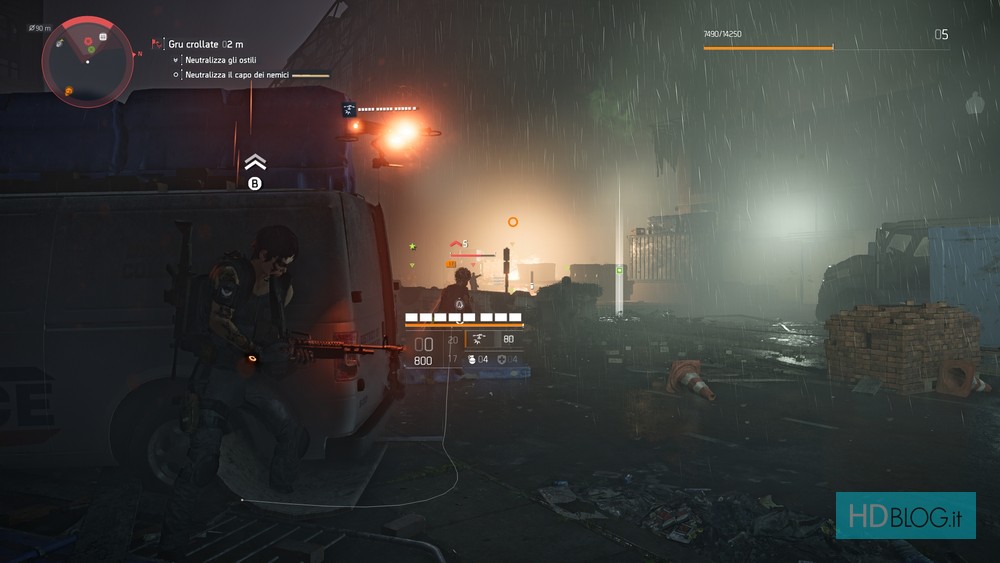Select the grenade icon
The width and height of the screenshot is (1000, 563).
tap(471, 359)
